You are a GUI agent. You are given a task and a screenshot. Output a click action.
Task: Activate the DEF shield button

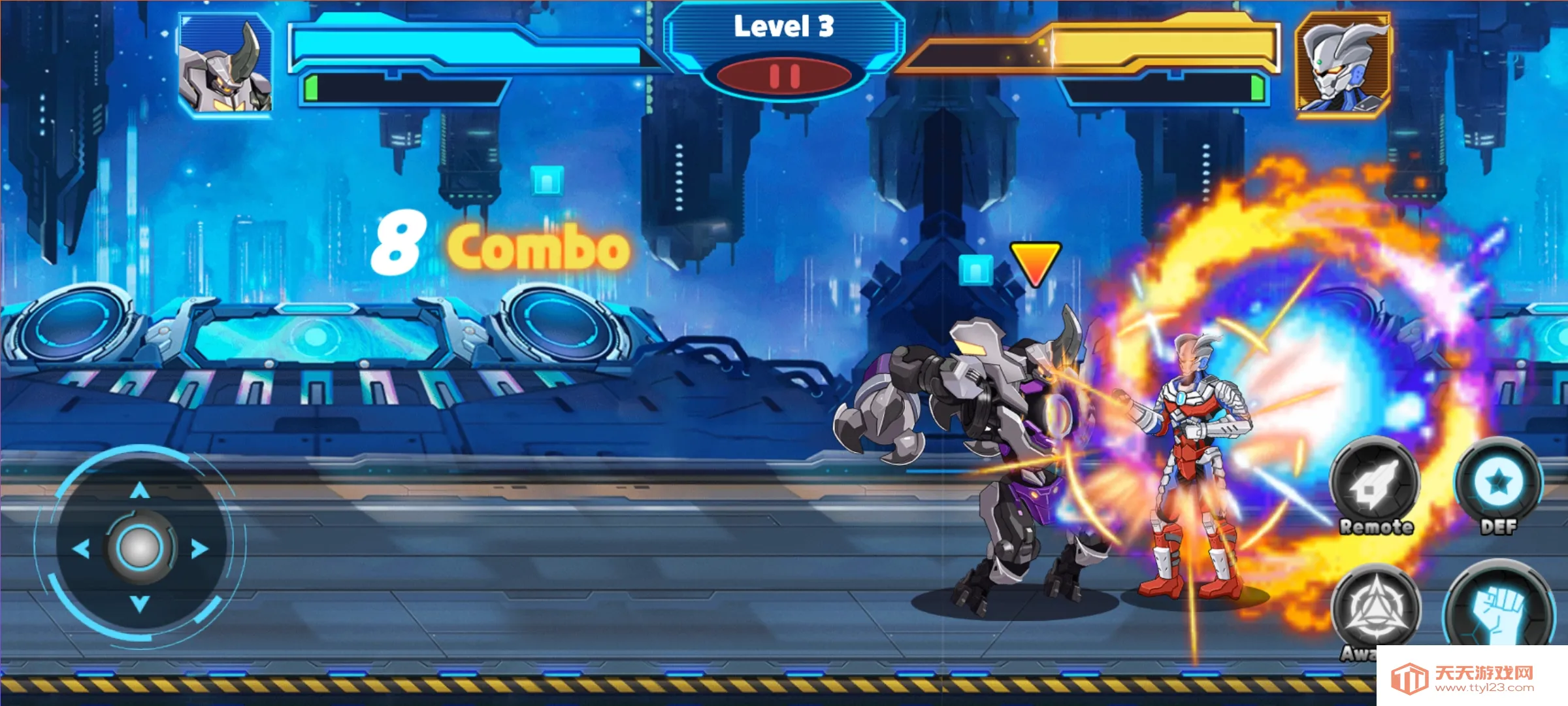click(1498, 484)
